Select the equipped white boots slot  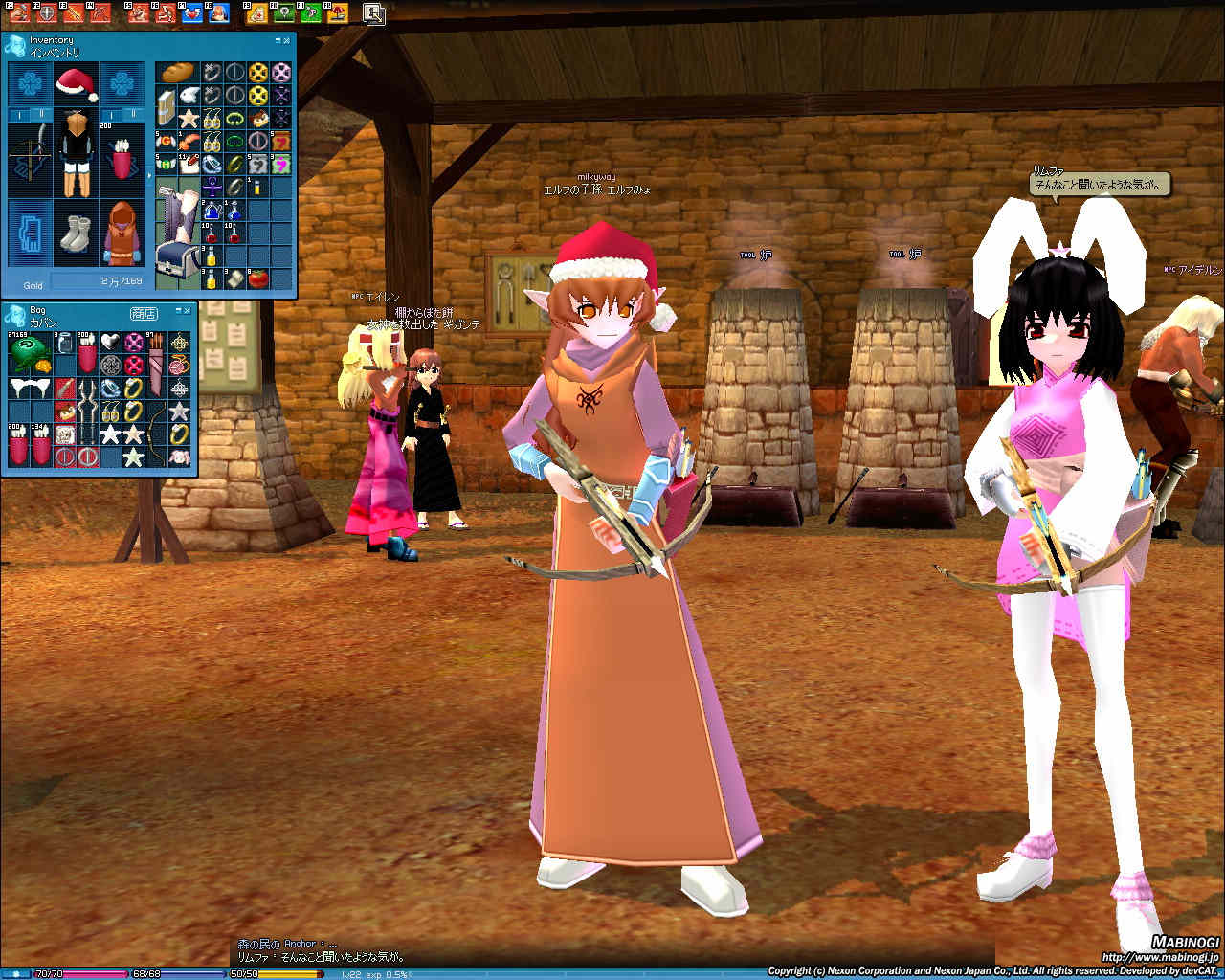(x=76, y=234)
